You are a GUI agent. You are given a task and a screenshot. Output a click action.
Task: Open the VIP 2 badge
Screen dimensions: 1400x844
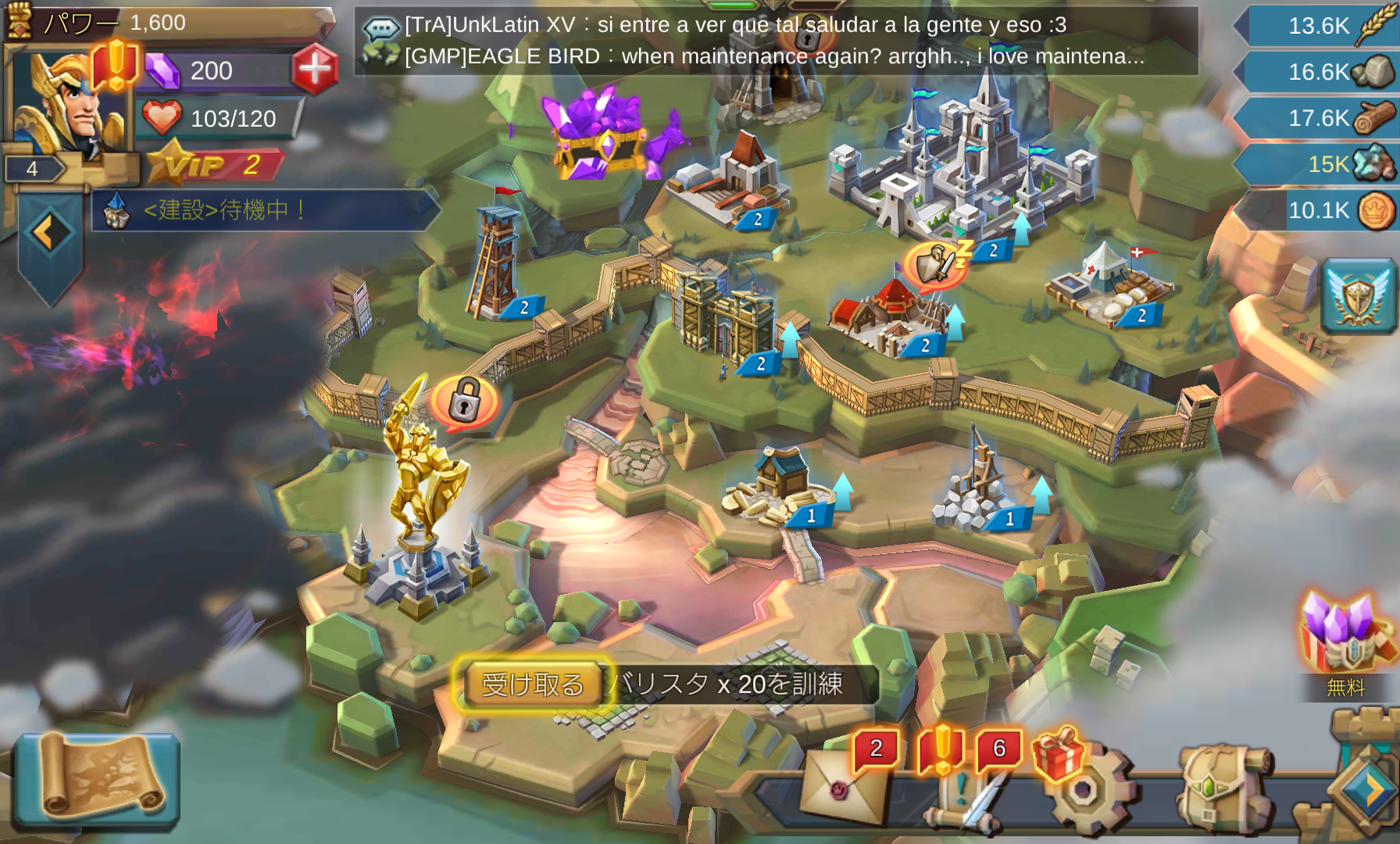[x=215, y=165]
